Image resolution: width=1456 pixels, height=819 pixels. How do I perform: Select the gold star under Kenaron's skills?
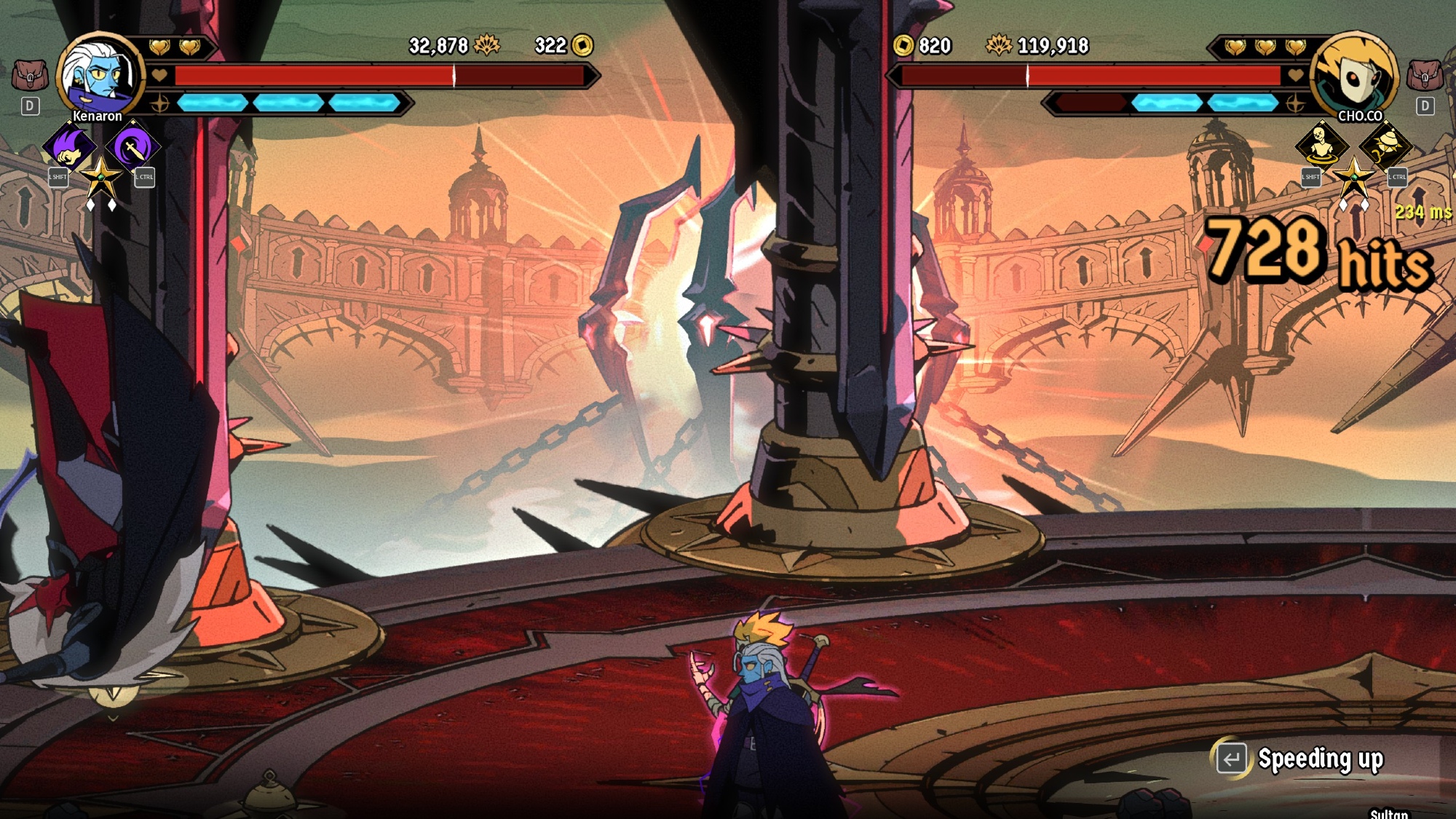tap(101, 177)
